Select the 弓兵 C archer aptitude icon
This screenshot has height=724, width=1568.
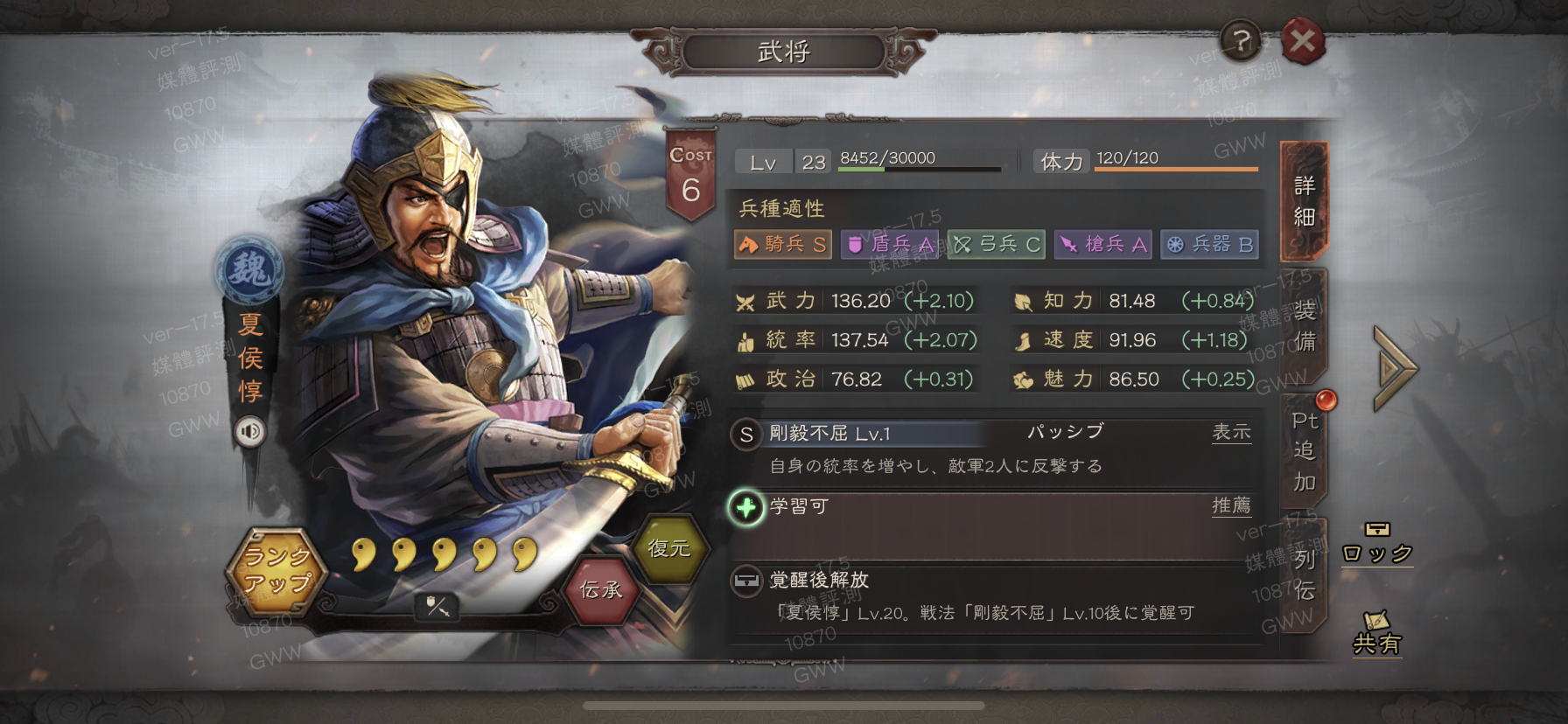[996, 244]
